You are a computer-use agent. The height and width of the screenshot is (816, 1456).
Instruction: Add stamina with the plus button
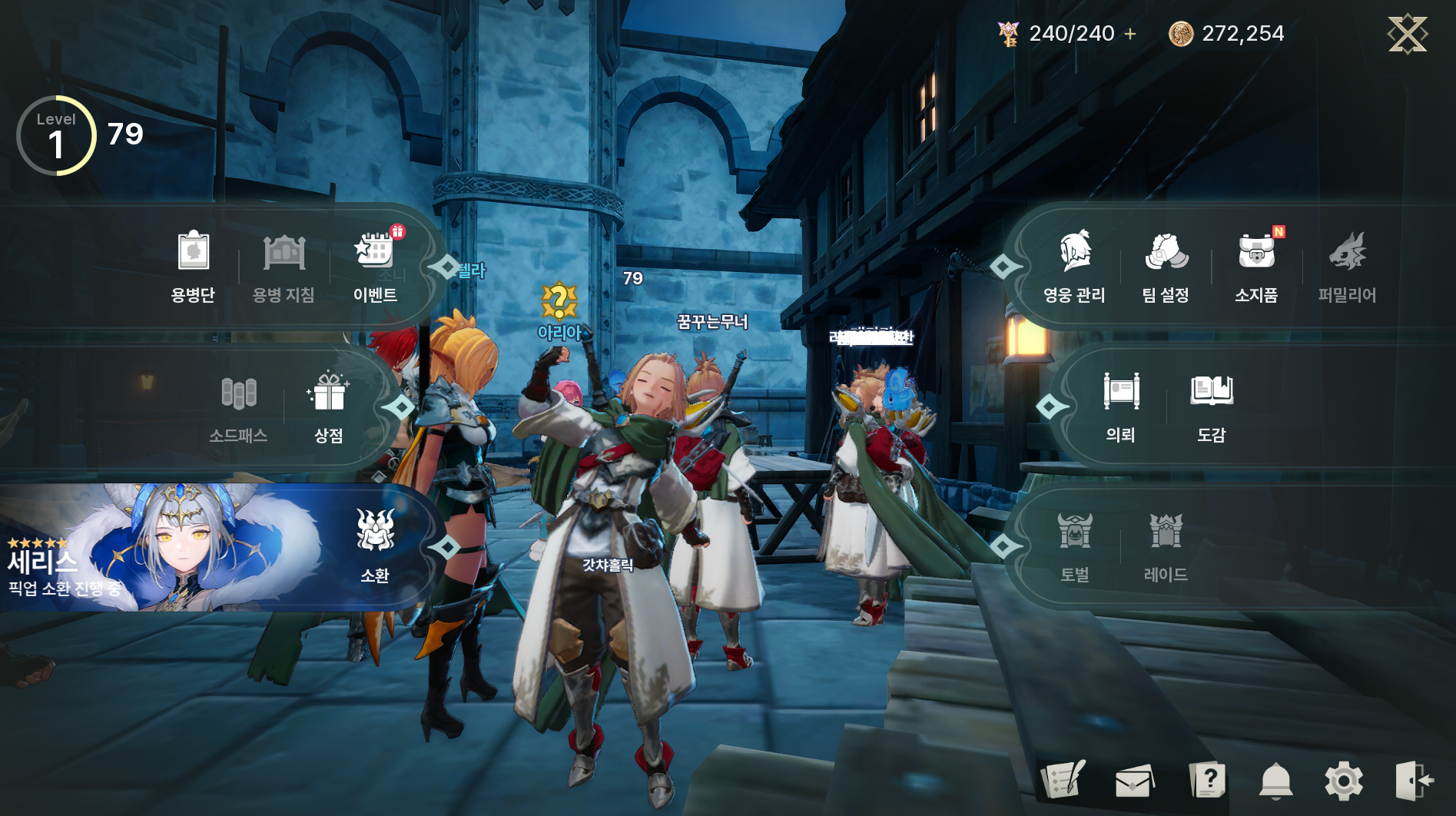(1130, 34)
